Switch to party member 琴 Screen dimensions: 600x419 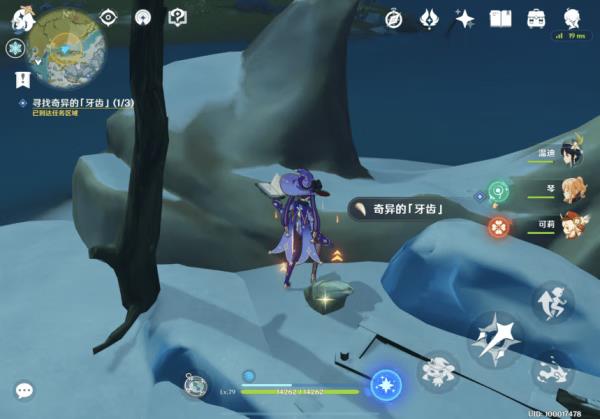pyautogui.click(x=570, y=189)
